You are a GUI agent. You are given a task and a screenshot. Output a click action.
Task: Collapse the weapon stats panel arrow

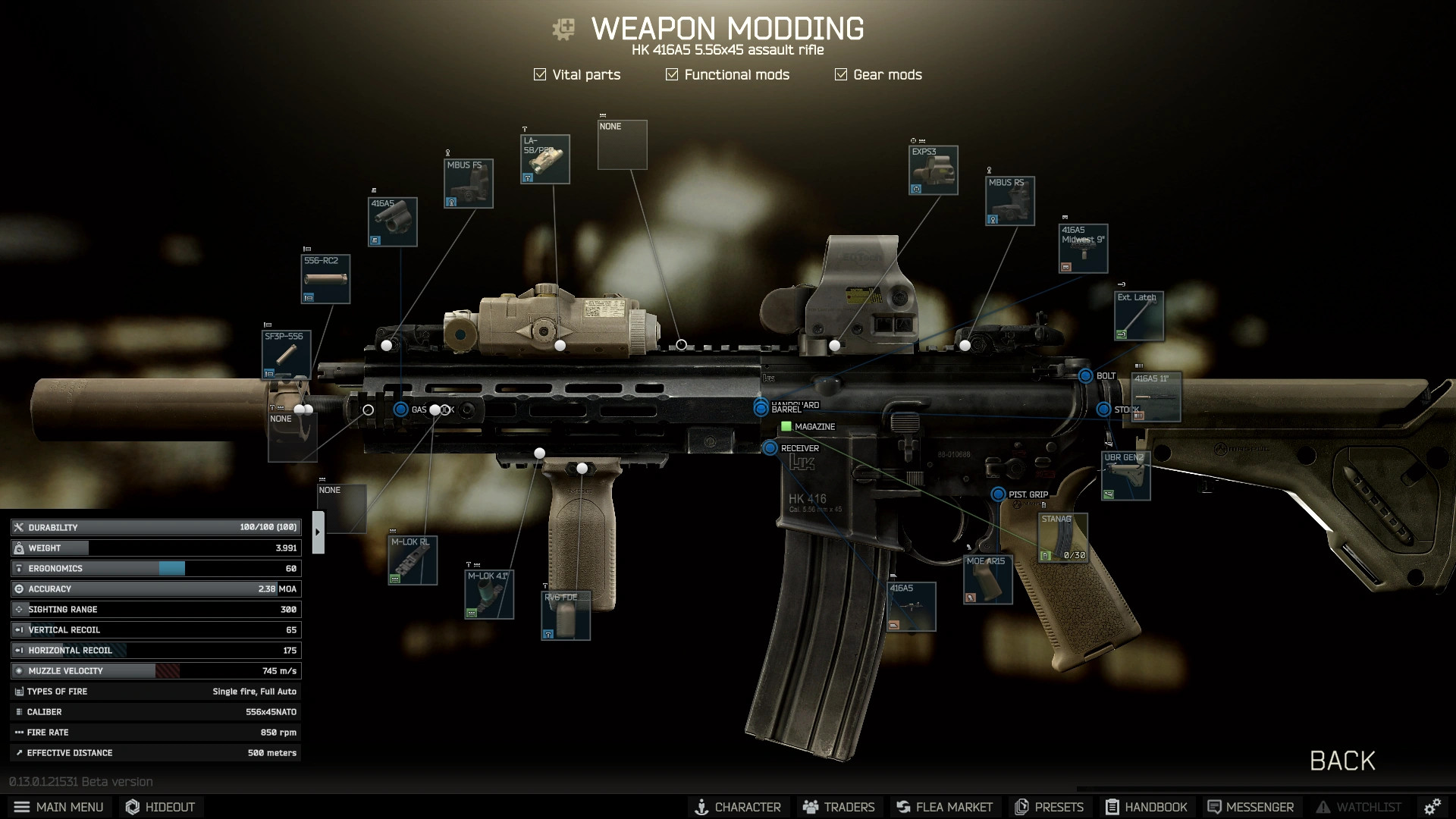[318, 531]
